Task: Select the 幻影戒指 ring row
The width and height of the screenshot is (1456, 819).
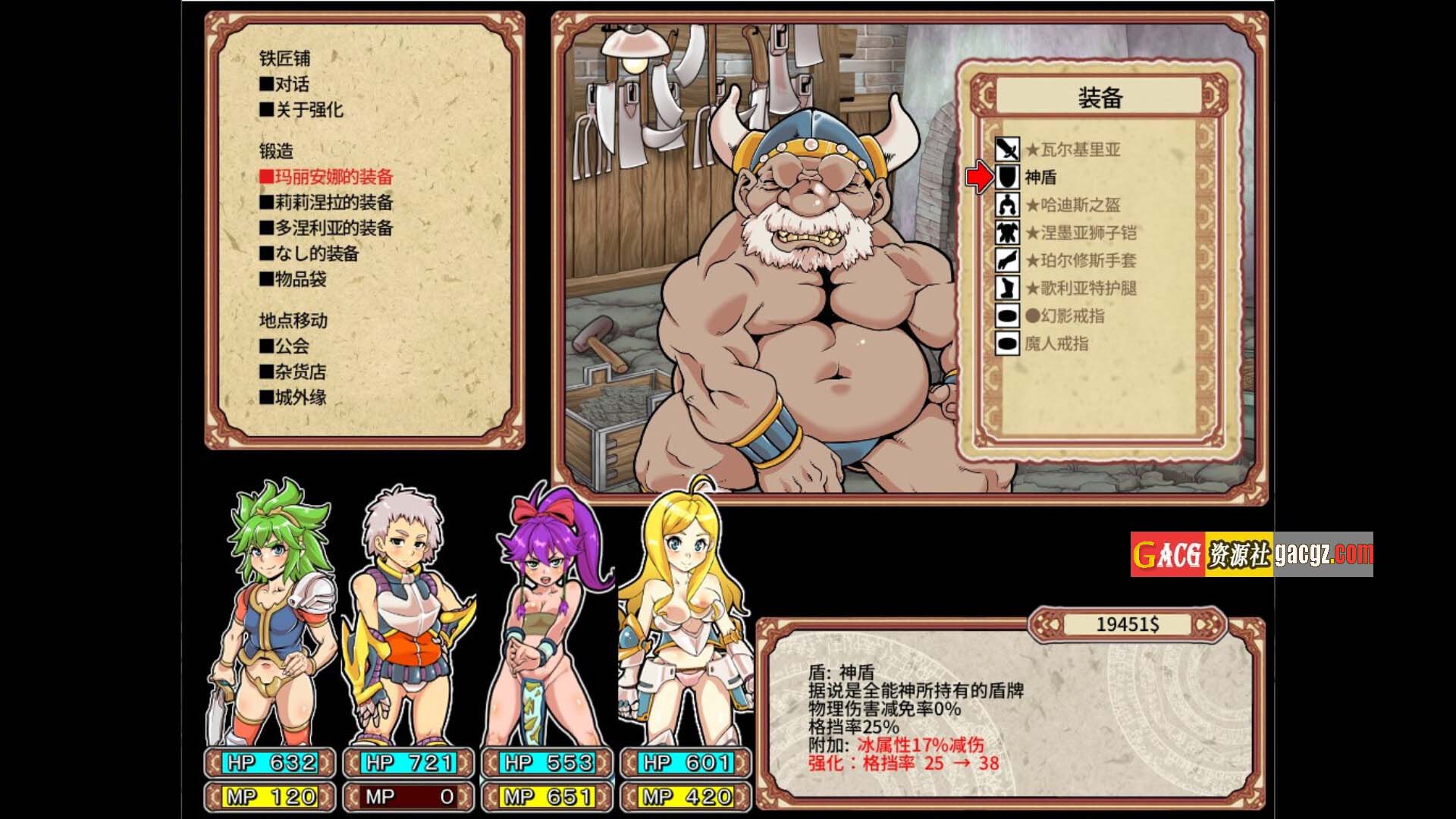Action: click(x=1064, y=316)
